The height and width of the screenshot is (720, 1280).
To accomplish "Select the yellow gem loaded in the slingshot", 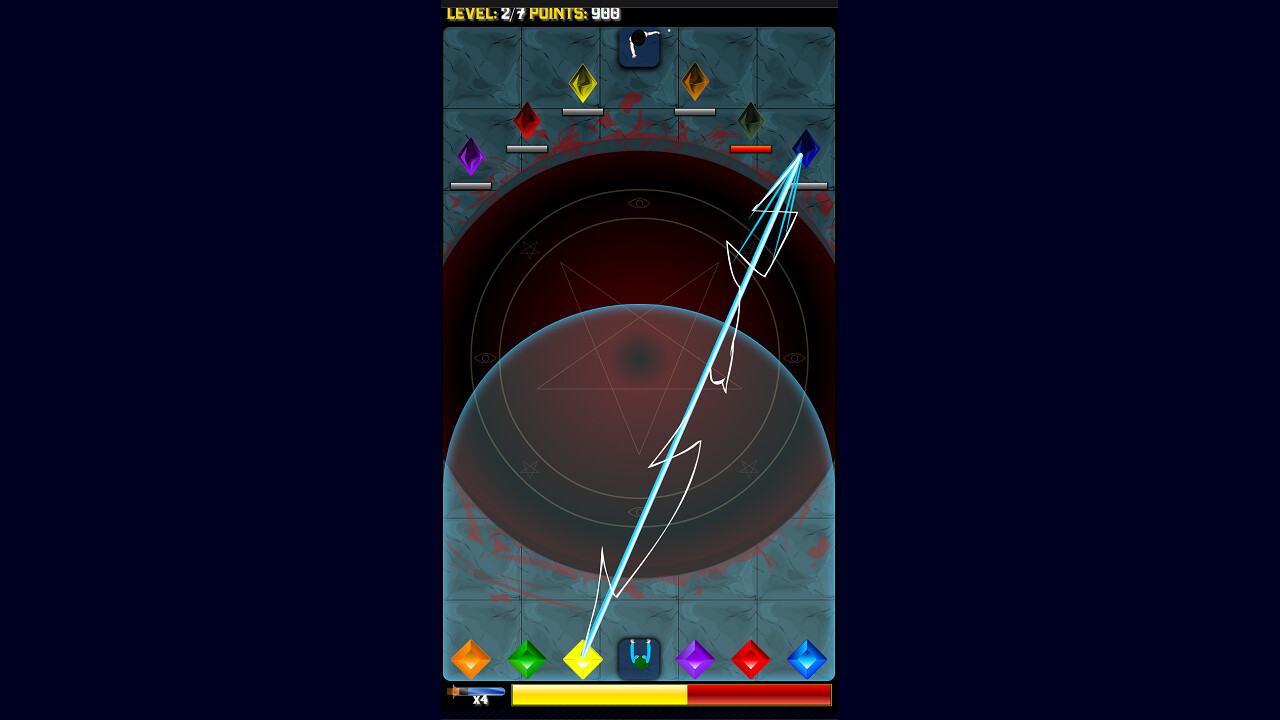I will pos(583,658).
